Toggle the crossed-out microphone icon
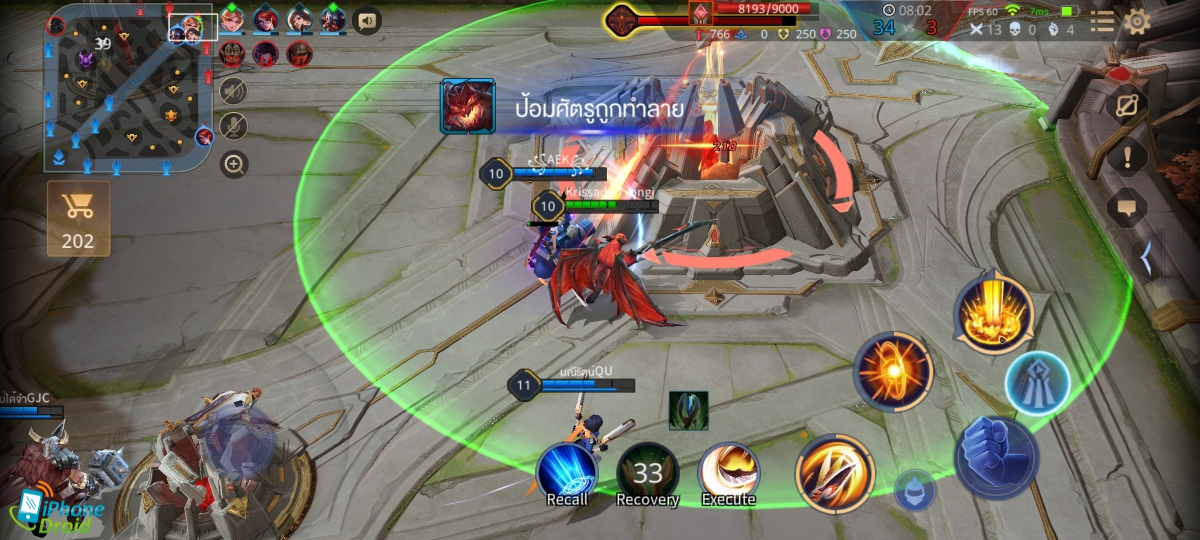This screenshot has height=540, width=1200. (x=234, y=126)
